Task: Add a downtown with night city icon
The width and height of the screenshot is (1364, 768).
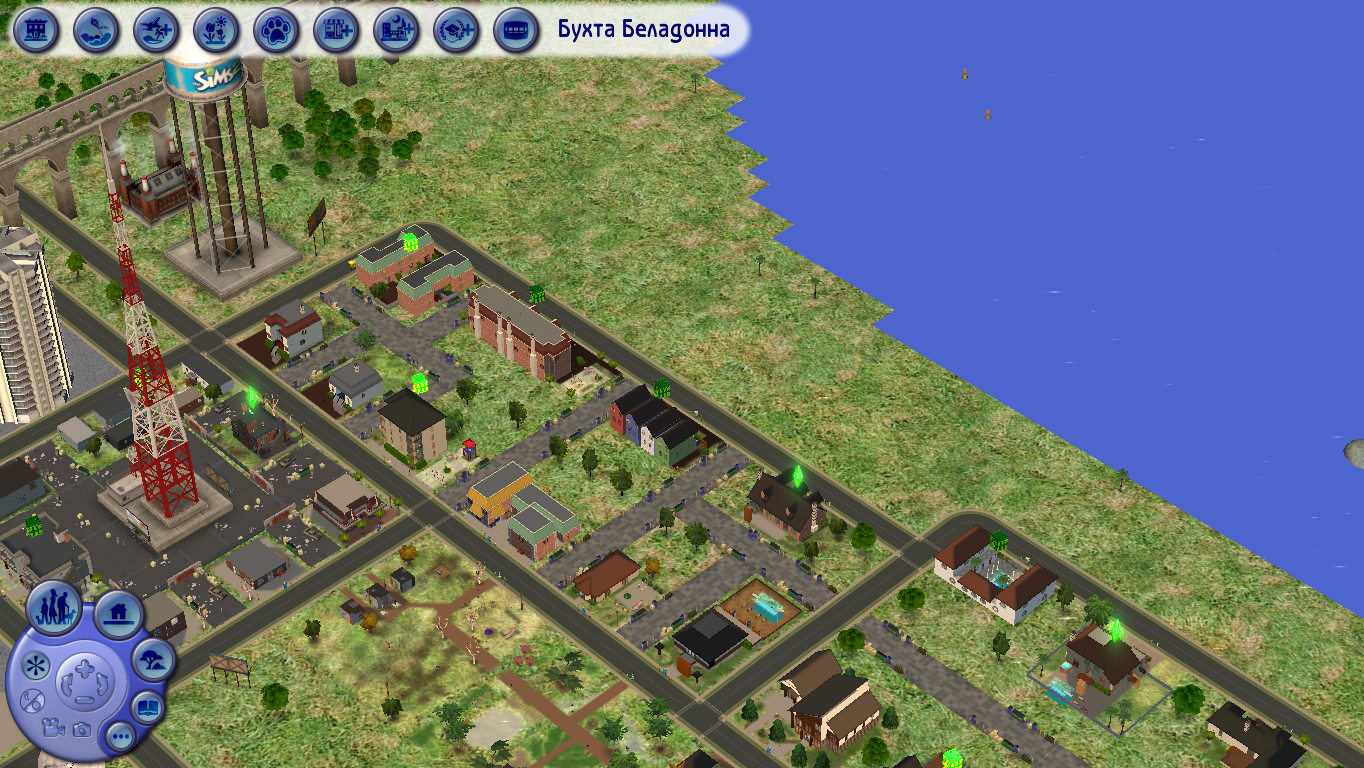Action: [396, 30]
